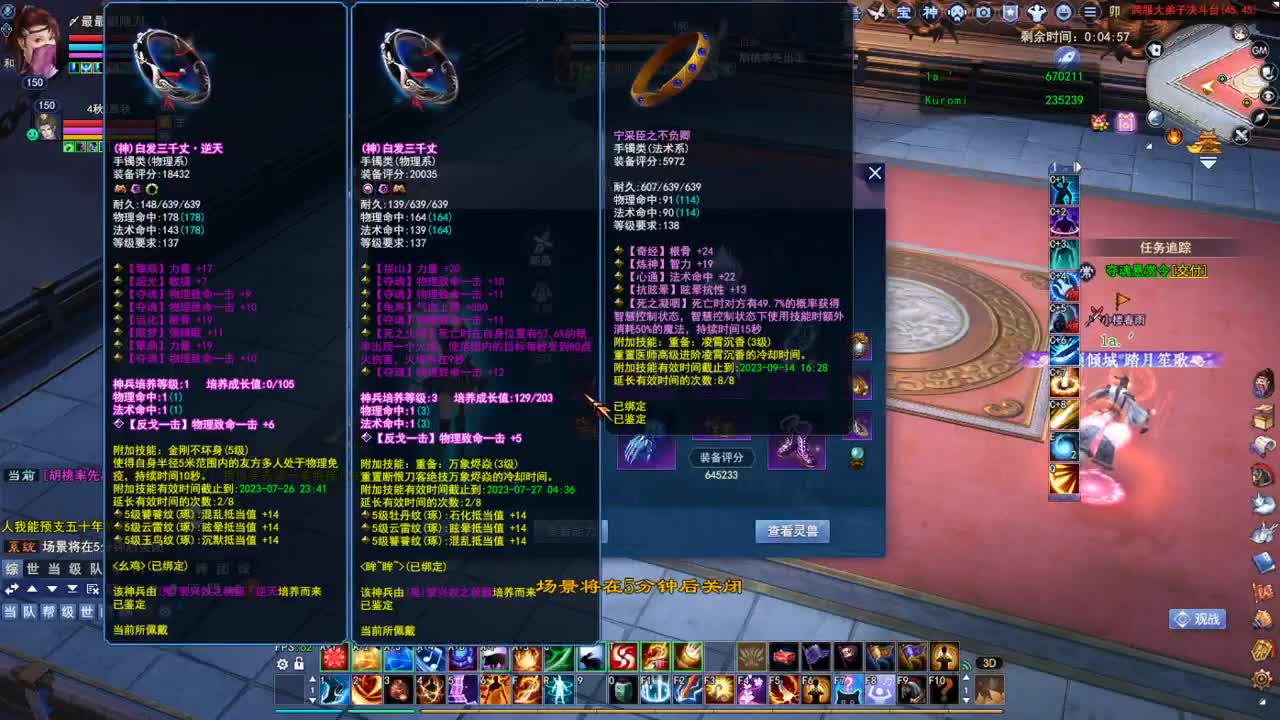This screenshot has height=720, width=1280.
Task: Toggle the lock icon on the skill bar
Action: click(299, 663)
